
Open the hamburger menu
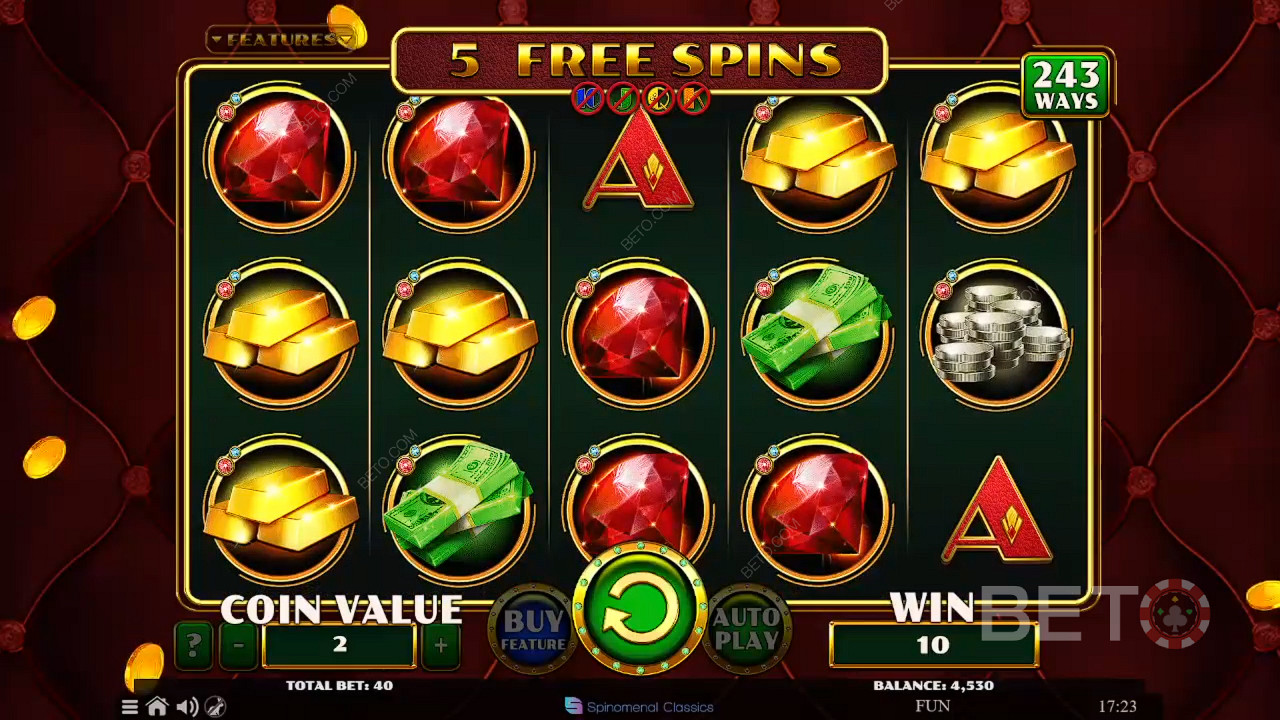click(130, 707)
